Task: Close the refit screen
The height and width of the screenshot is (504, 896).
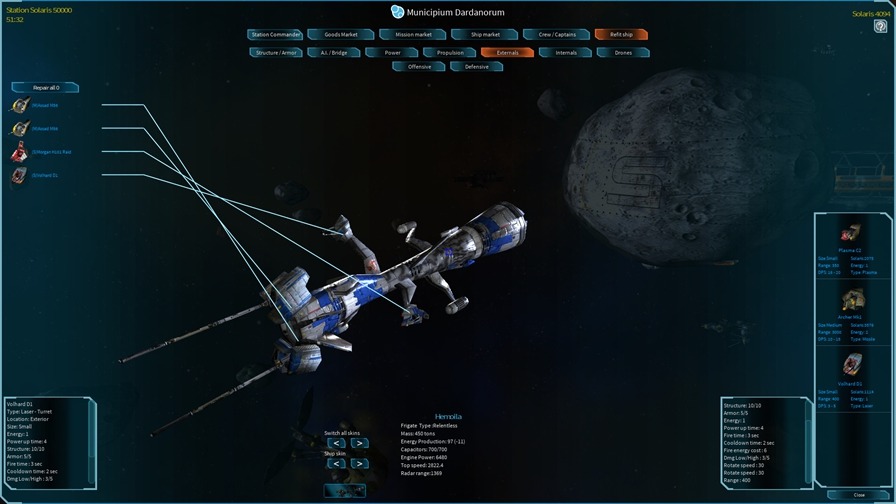Action: tap(859, 495)
